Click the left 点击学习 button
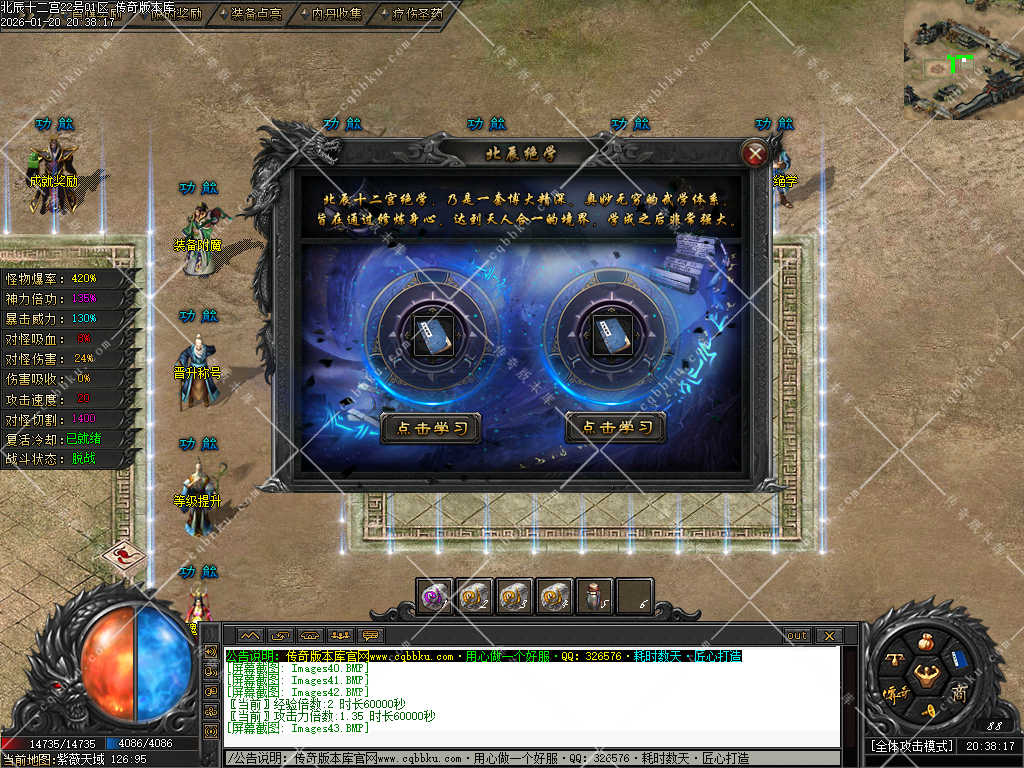The height and width of the screenshot is (768, 1024). pyautogui.click(x=431, y=428)
